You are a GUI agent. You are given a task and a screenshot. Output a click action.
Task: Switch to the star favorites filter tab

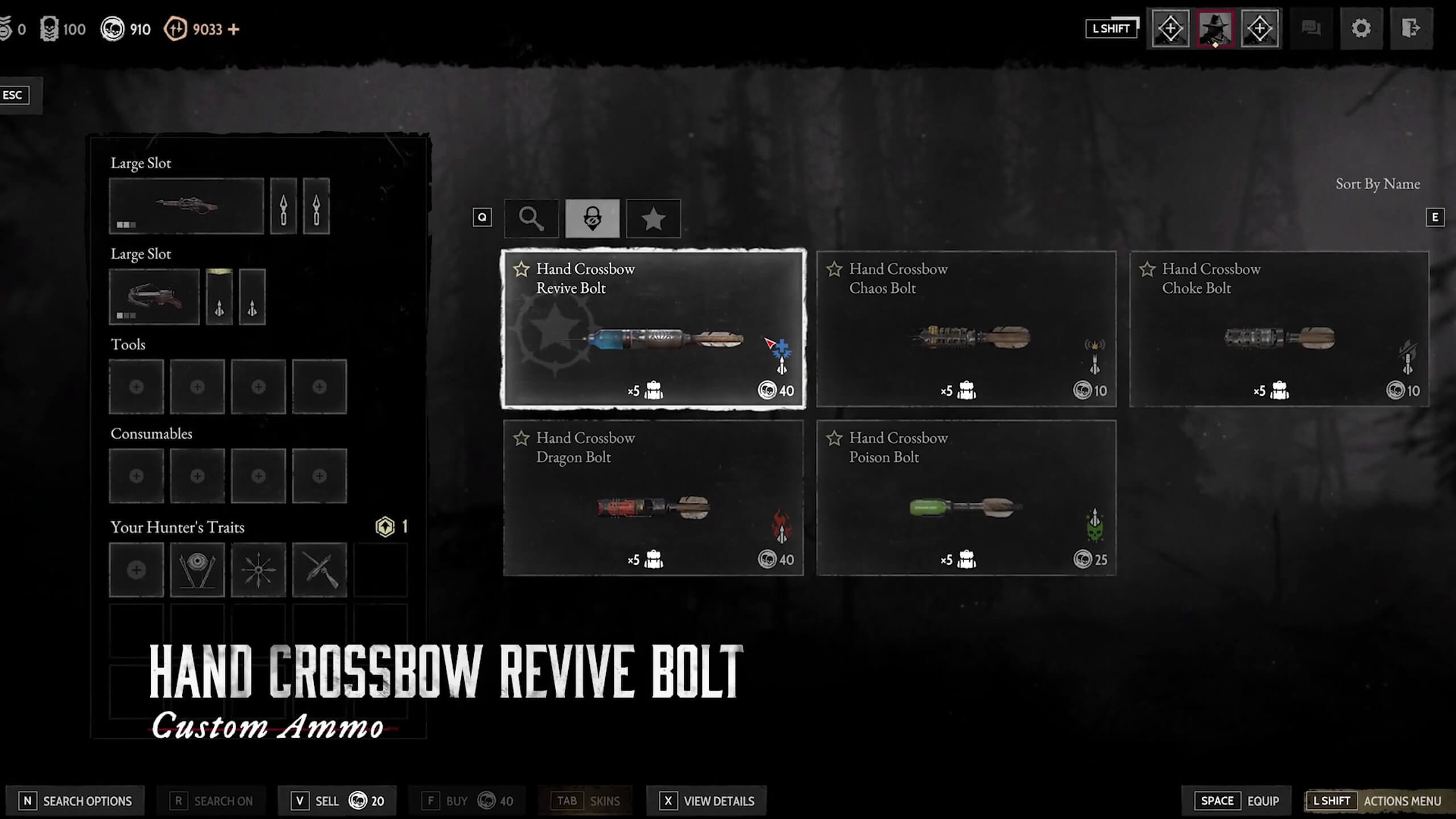click(x=653, y=218)
